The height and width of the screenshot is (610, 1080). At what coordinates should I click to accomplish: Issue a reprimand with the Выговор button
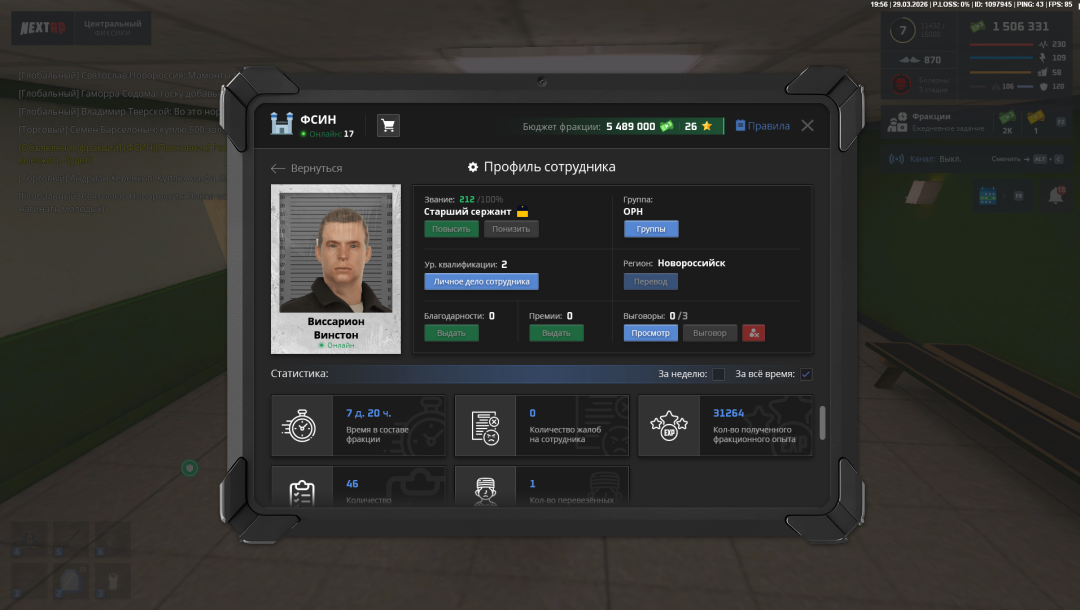pyautogui.click(x=710, y=333)
